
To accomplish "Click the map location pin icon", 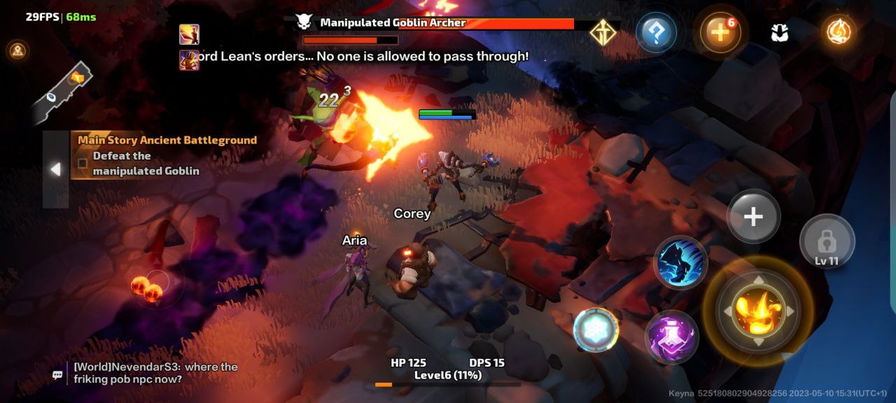I will (x=17, y=50).
